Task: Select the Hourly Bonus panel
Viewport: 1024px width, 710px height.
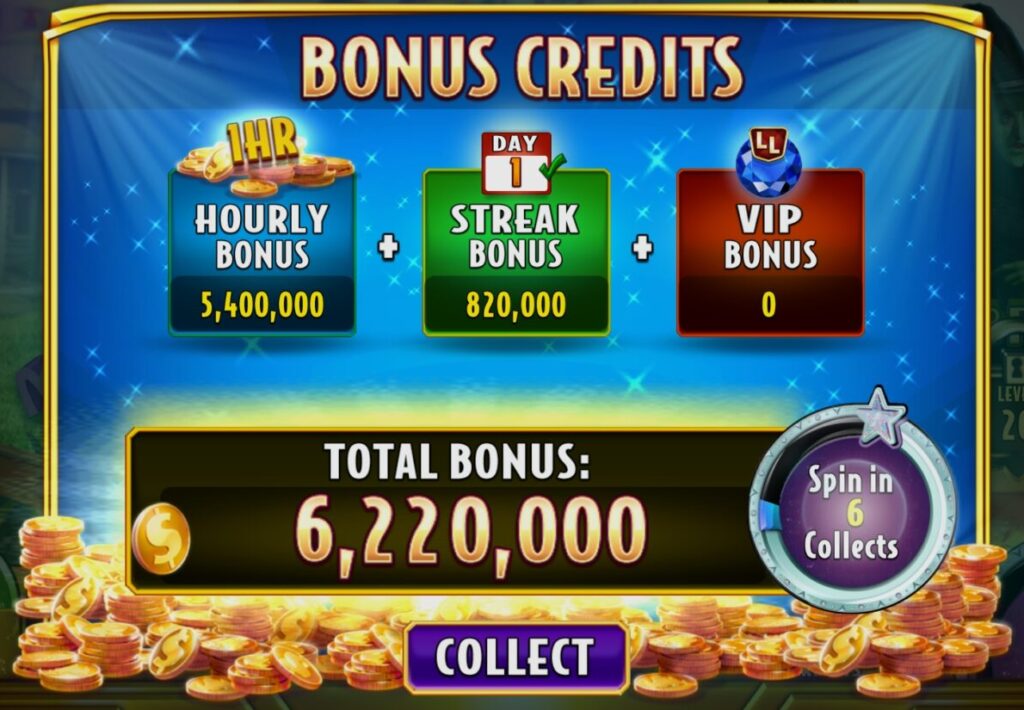Action: pyautogui.click(x=262, y=253)
